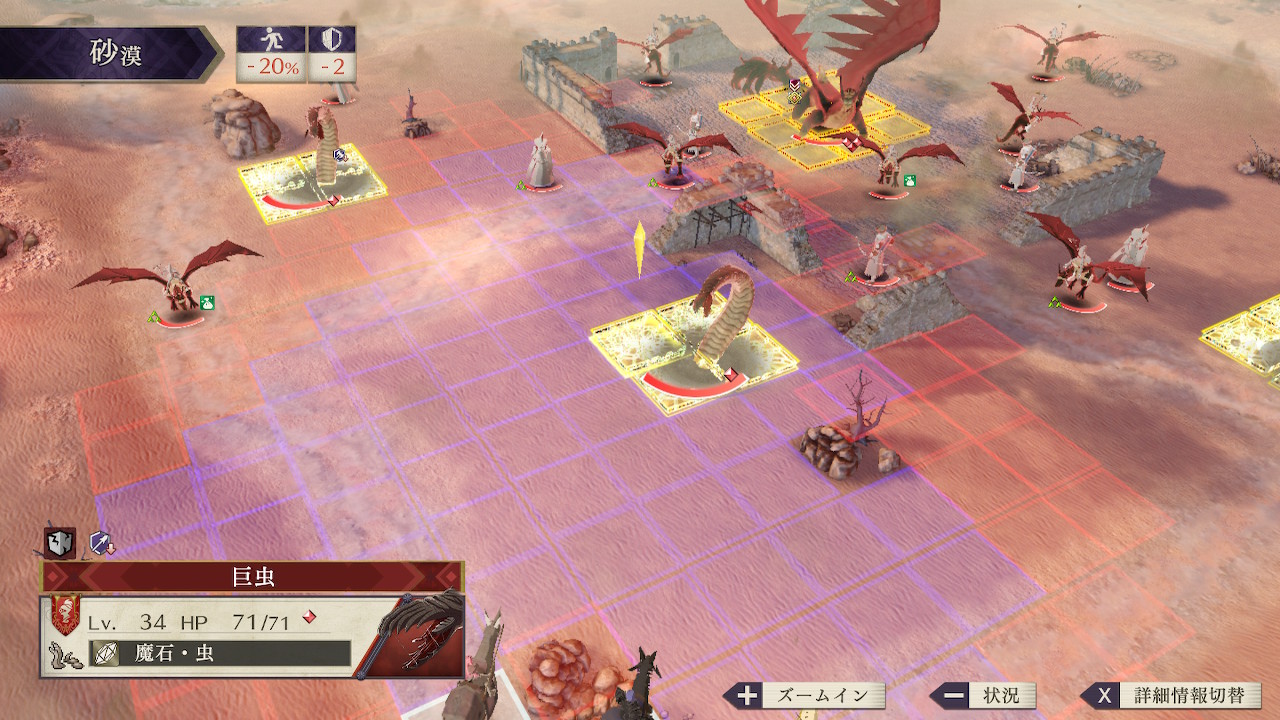Select the blue arrow skill icon above 巨虫 panel

tap(101, 543)
